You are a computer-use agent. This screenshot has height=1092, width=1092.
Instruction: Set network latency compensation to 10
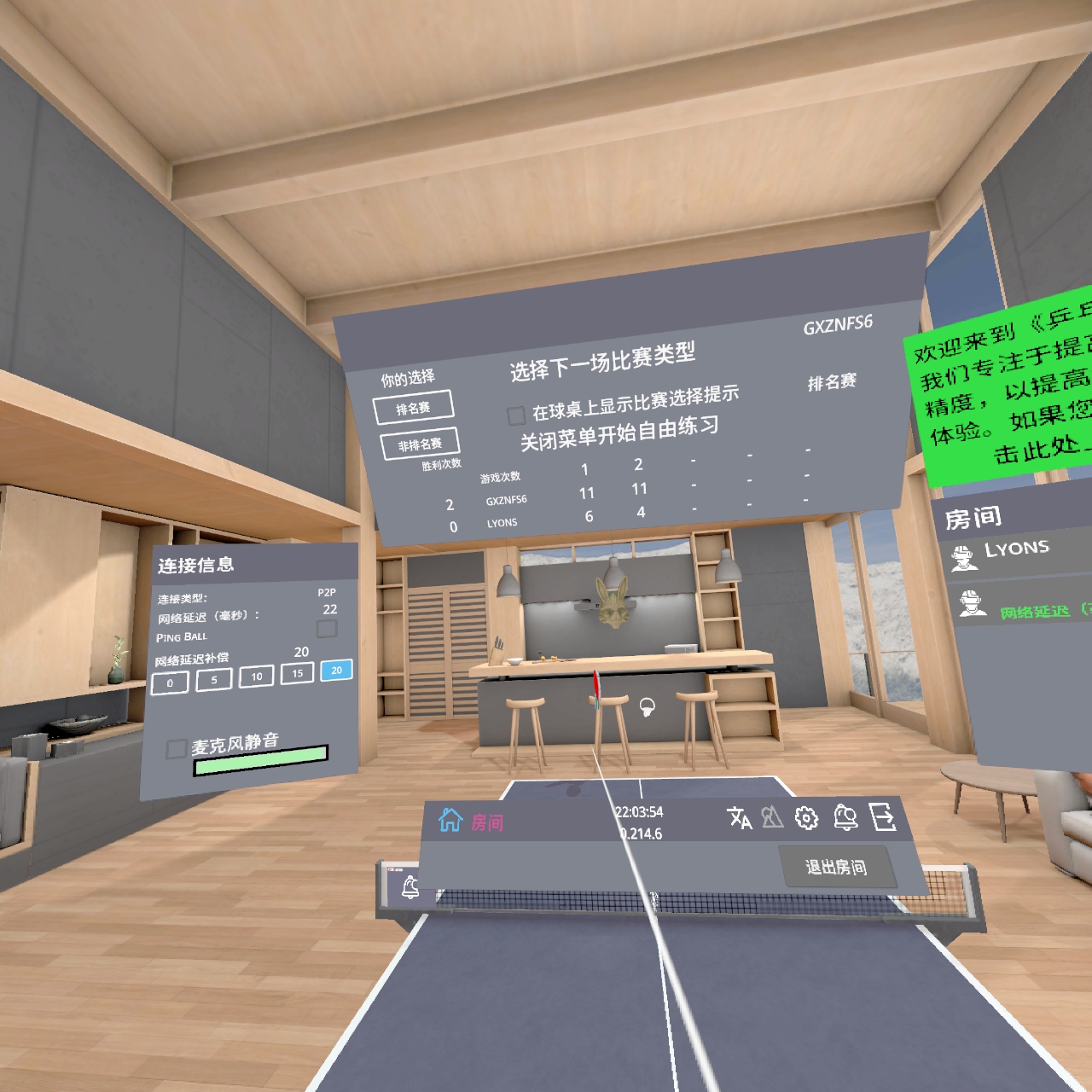pyautogui.click(x=255, y=677)
